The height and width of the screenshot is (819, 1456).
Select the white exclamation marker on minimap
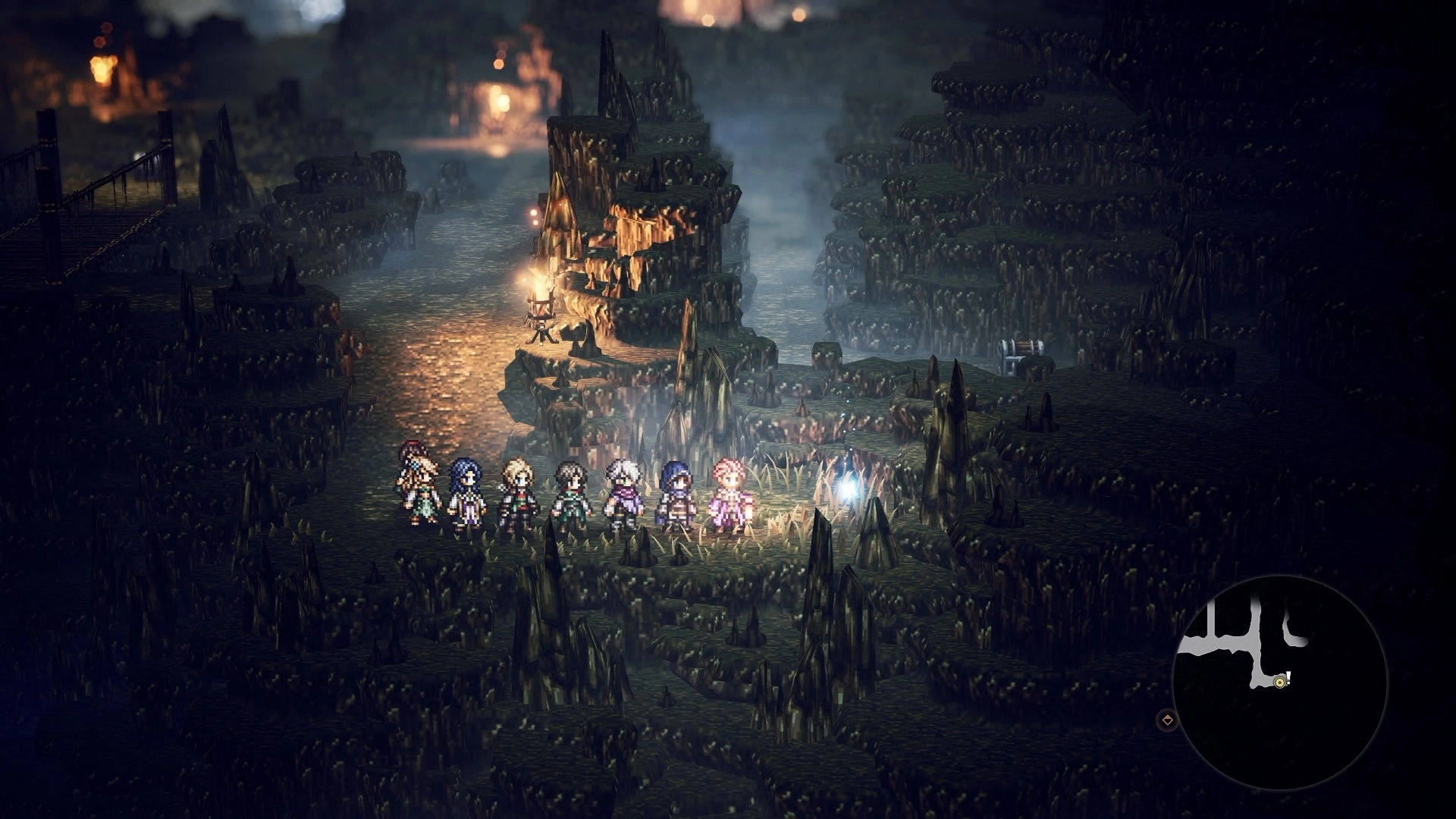[x=1288, y=677]
